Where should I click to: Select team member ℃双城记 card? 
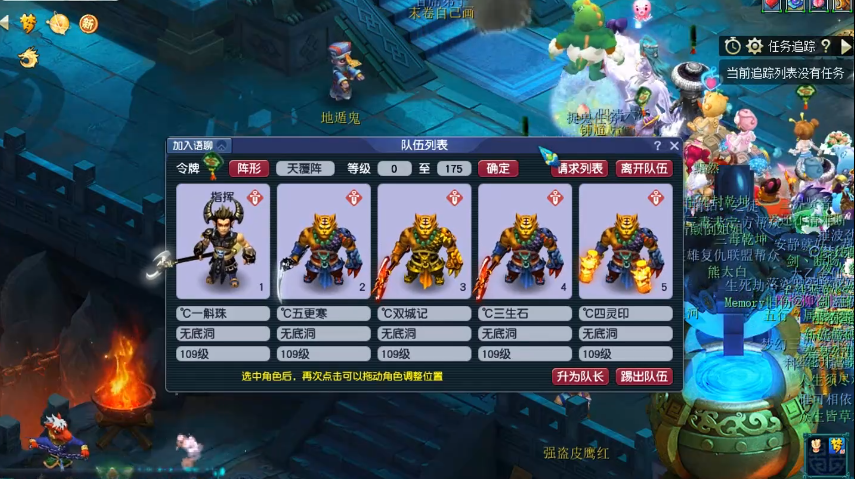pyautogui.click(x=424, y=241)
